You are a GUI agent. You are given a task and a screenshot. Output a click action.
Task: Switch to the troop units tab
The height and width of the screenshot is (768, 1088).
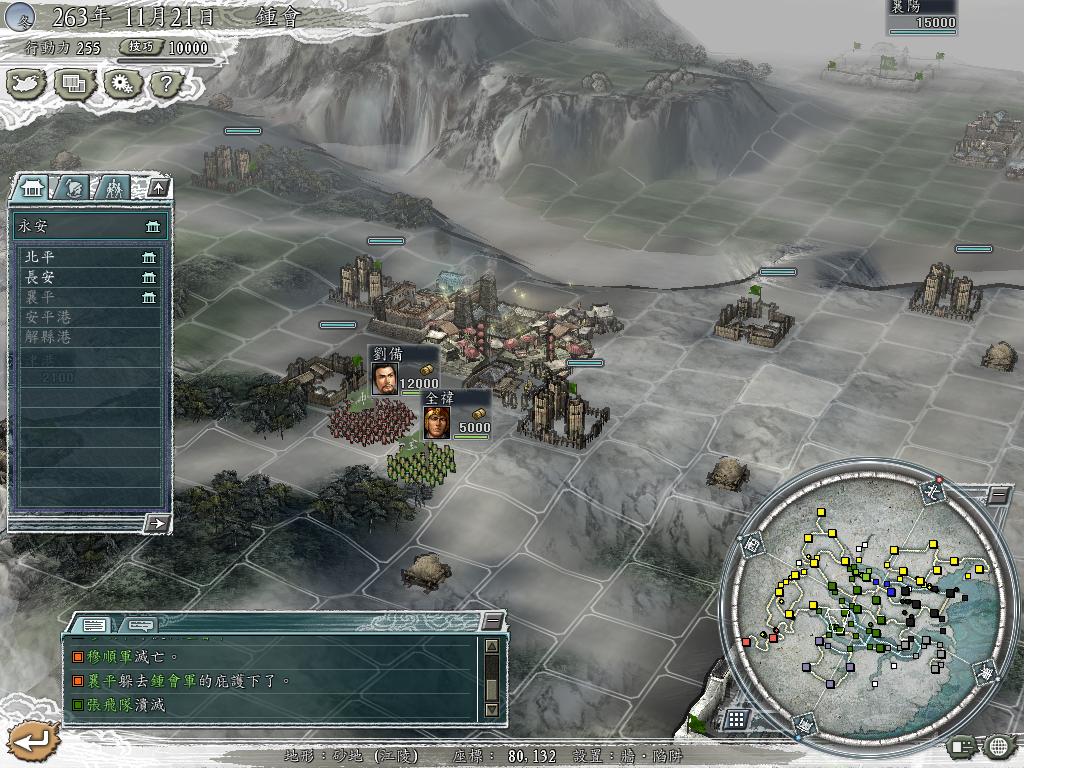click(115, 187)
